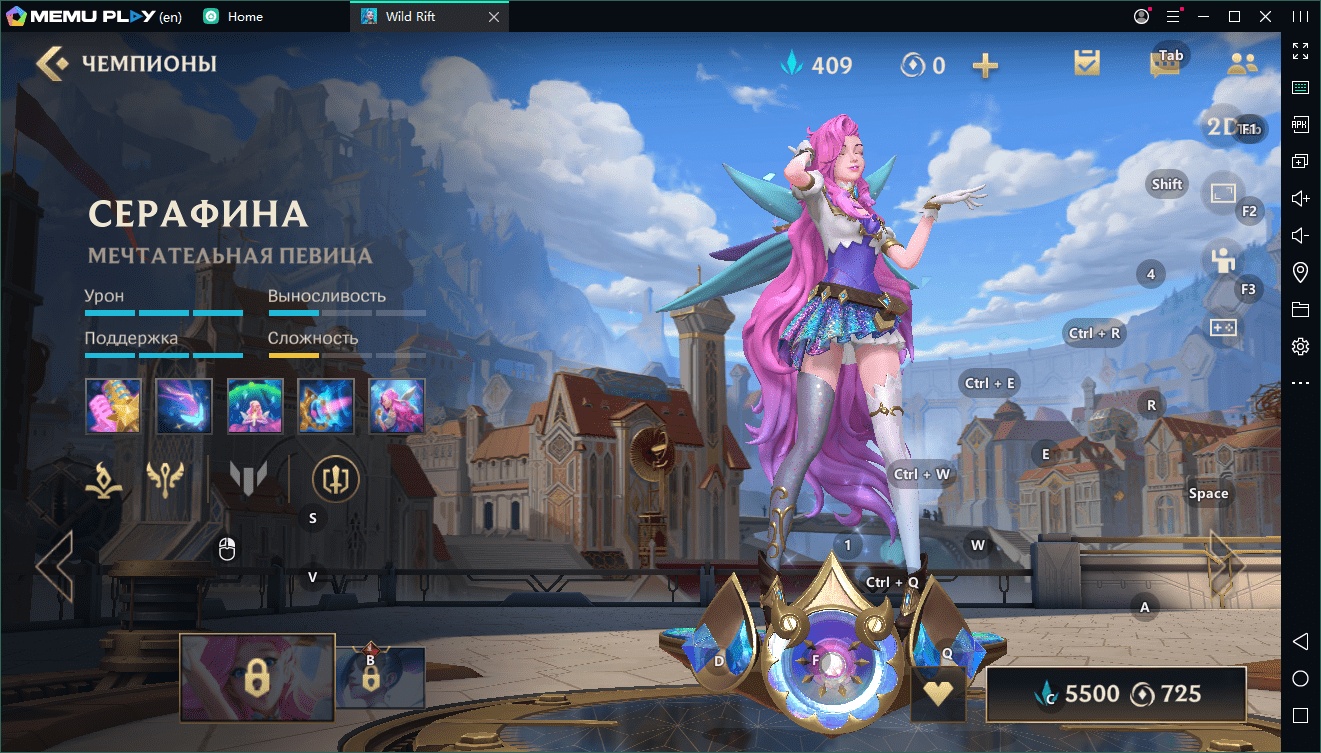Open the circled sword recommended builds button
This screenshot has width=1321, height=753.
(335, 479)
